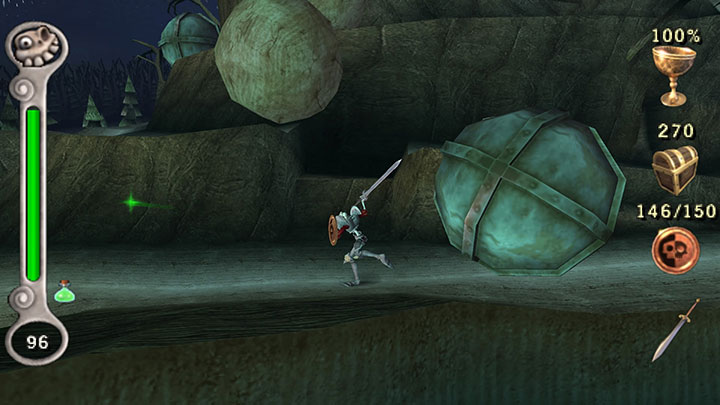Select the green life bottle icon
This screenshot has width=720, height=405.
point(65,292)
